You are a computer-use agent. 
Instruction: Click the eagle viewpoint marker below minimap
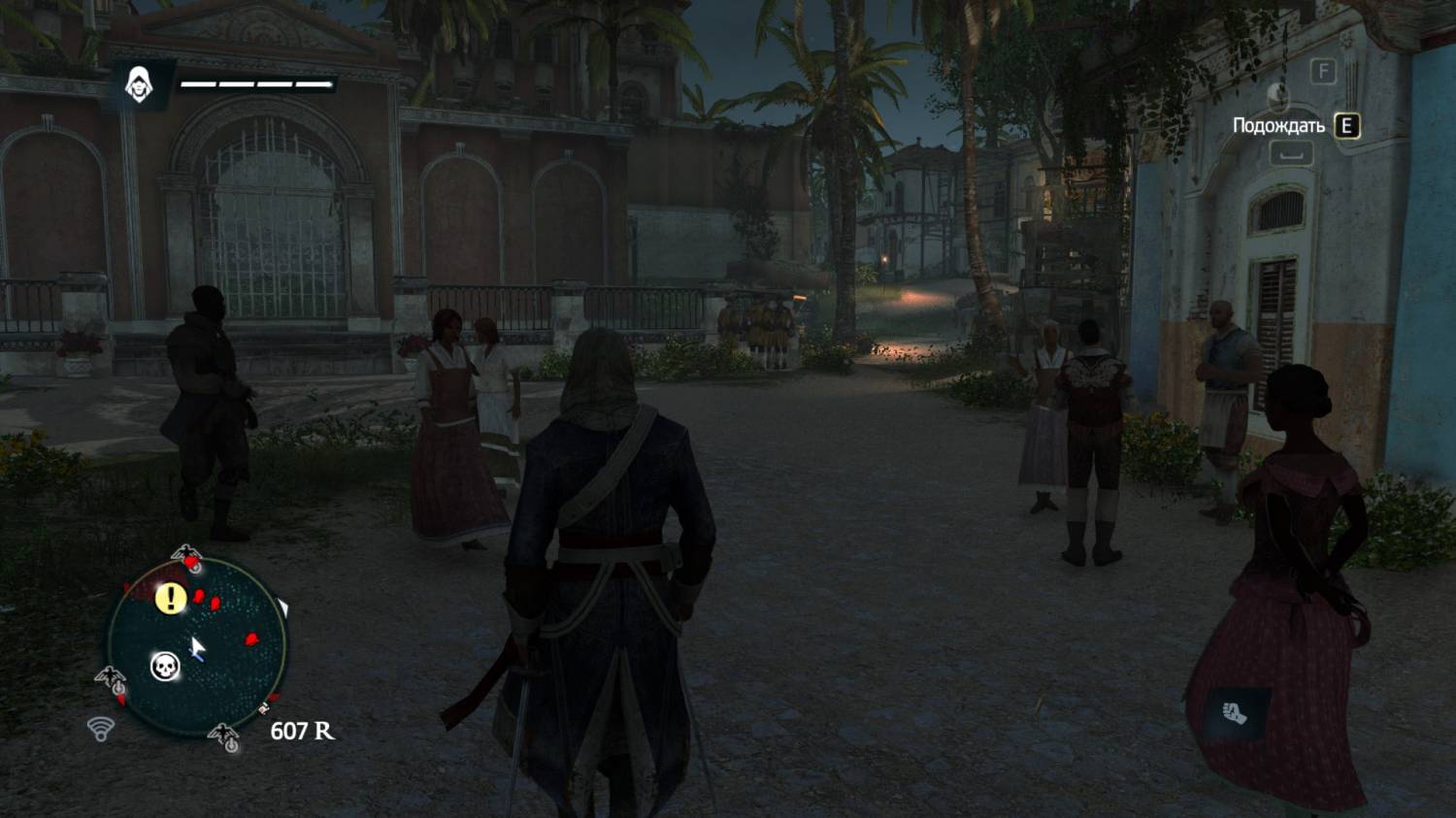(x=225, y=737)
